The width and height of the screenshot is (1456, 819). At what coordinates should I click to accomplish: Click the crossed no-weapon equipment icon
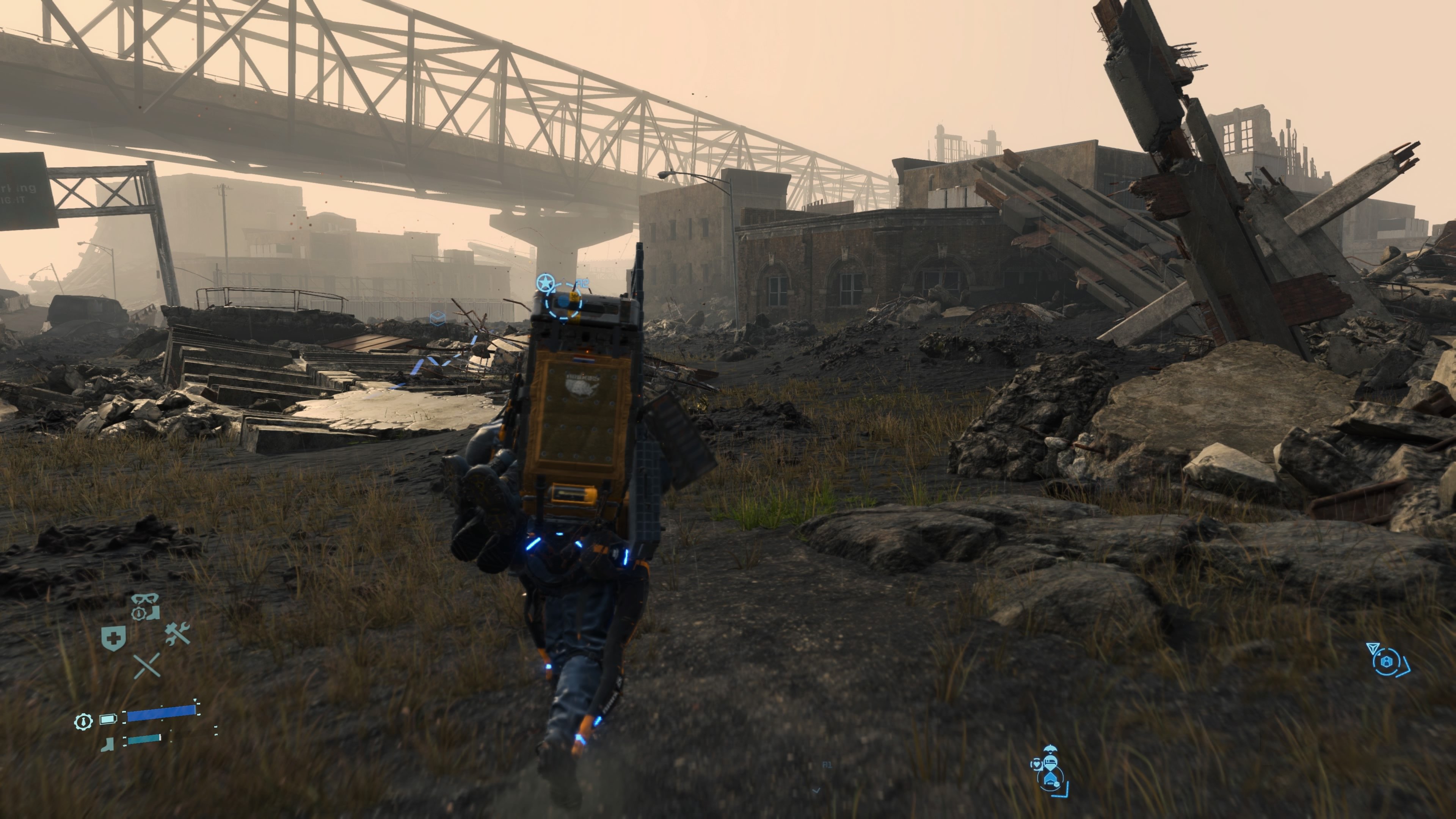(x=147, y=667)
